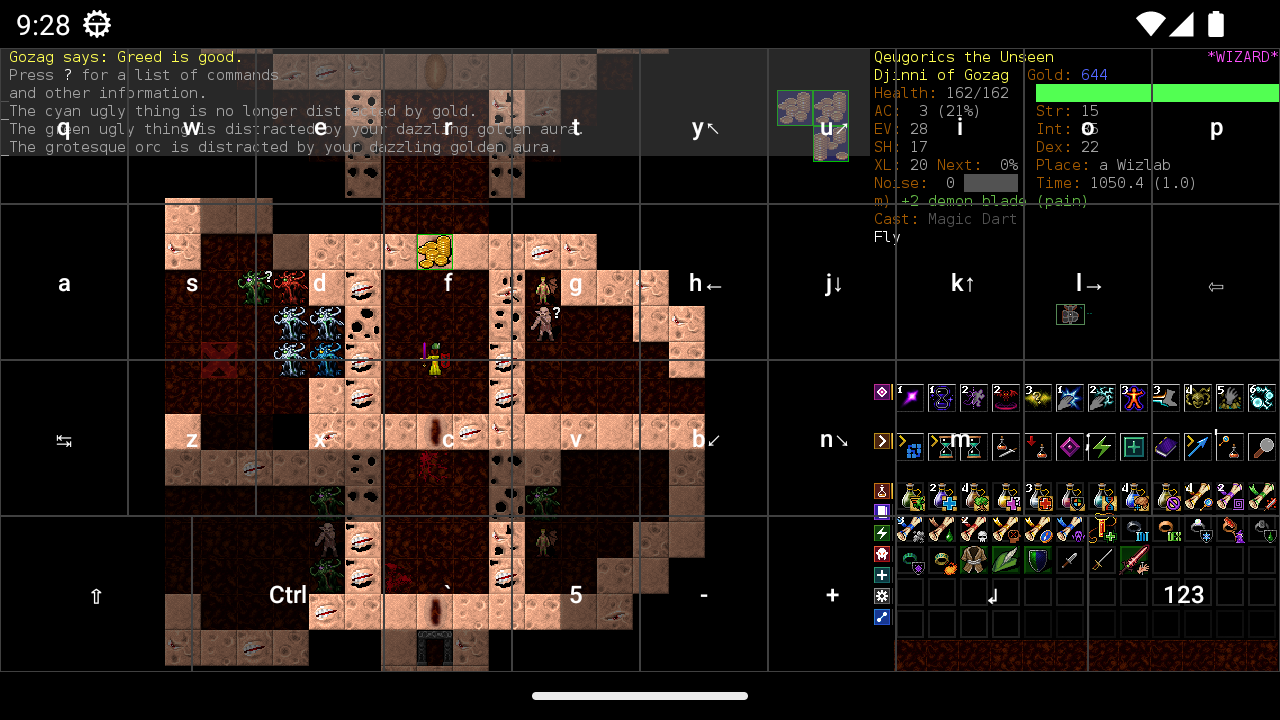Switch to the potion inventory tab
The height and width of the screenshot is (720, 1280).
tap(882, 491)
